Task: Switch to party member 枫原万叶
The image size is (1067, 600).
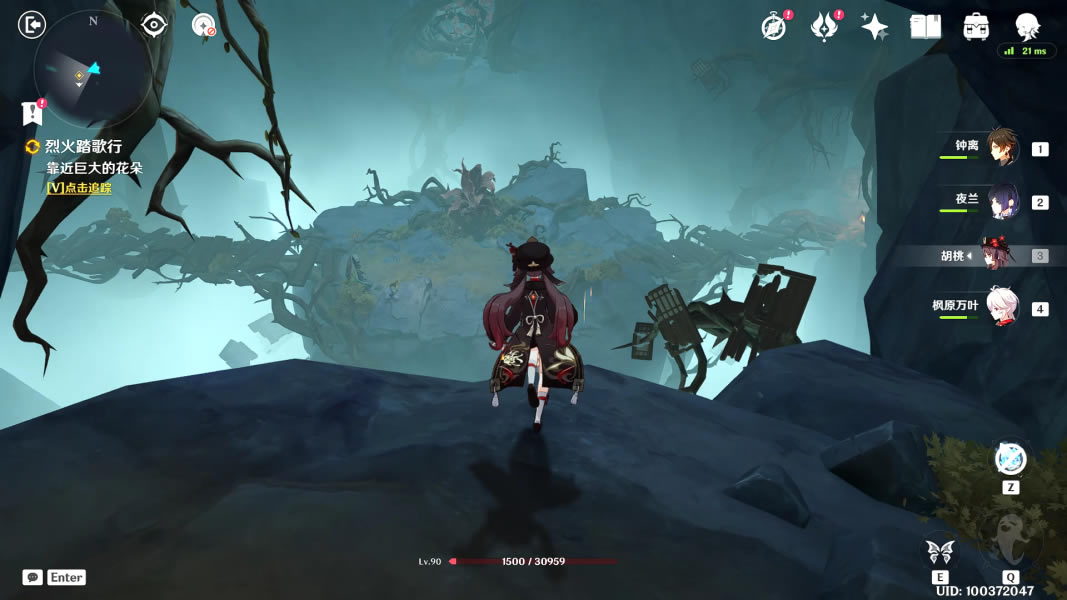Action: pos(1002,308)
